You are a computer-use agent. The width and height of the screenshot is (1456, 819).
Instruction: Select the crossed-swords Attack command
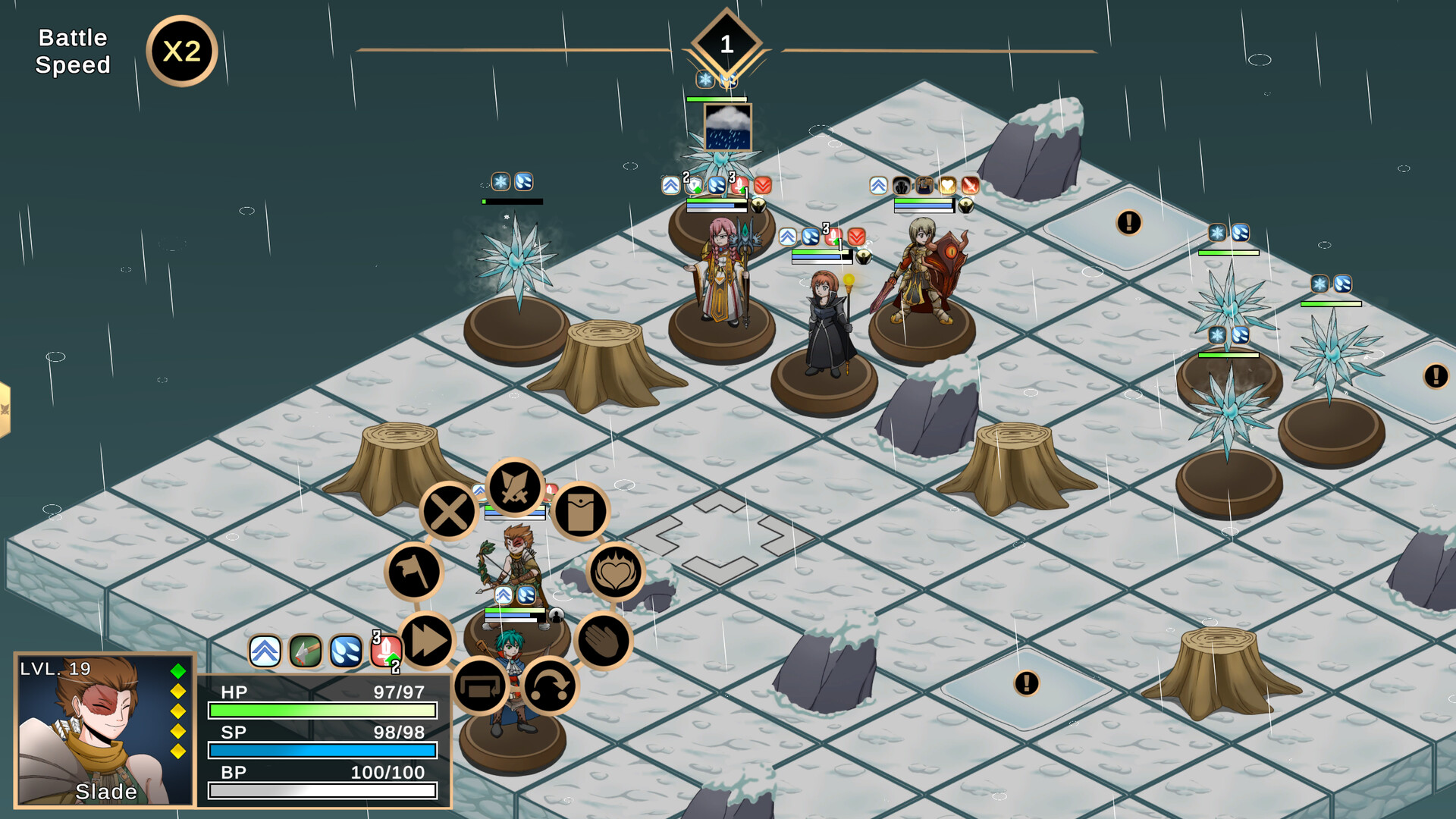(x=513, y=488)
